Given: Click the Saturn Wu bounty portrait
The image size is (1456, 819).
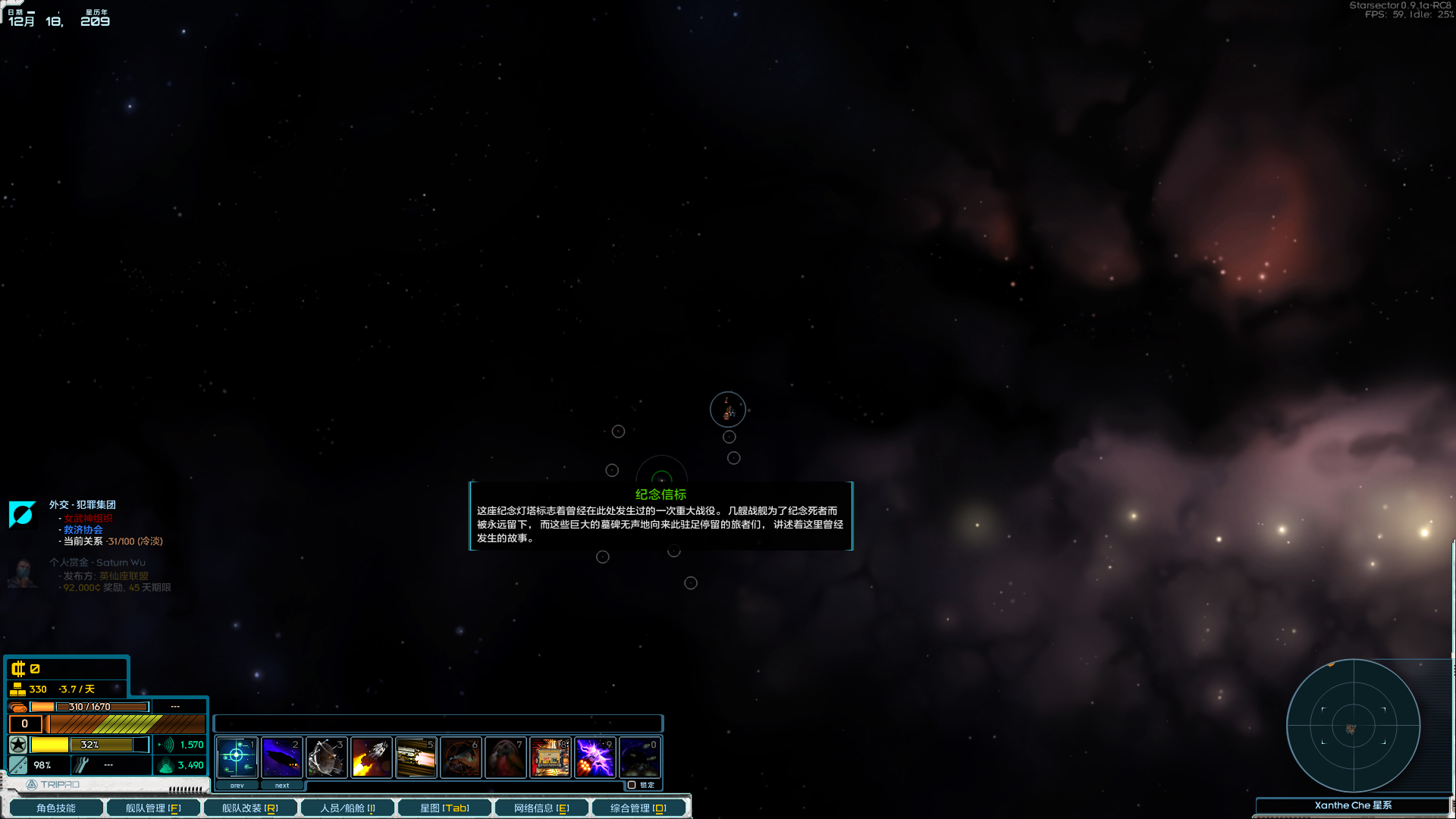Looking at the screenshot, I should 22,574.
